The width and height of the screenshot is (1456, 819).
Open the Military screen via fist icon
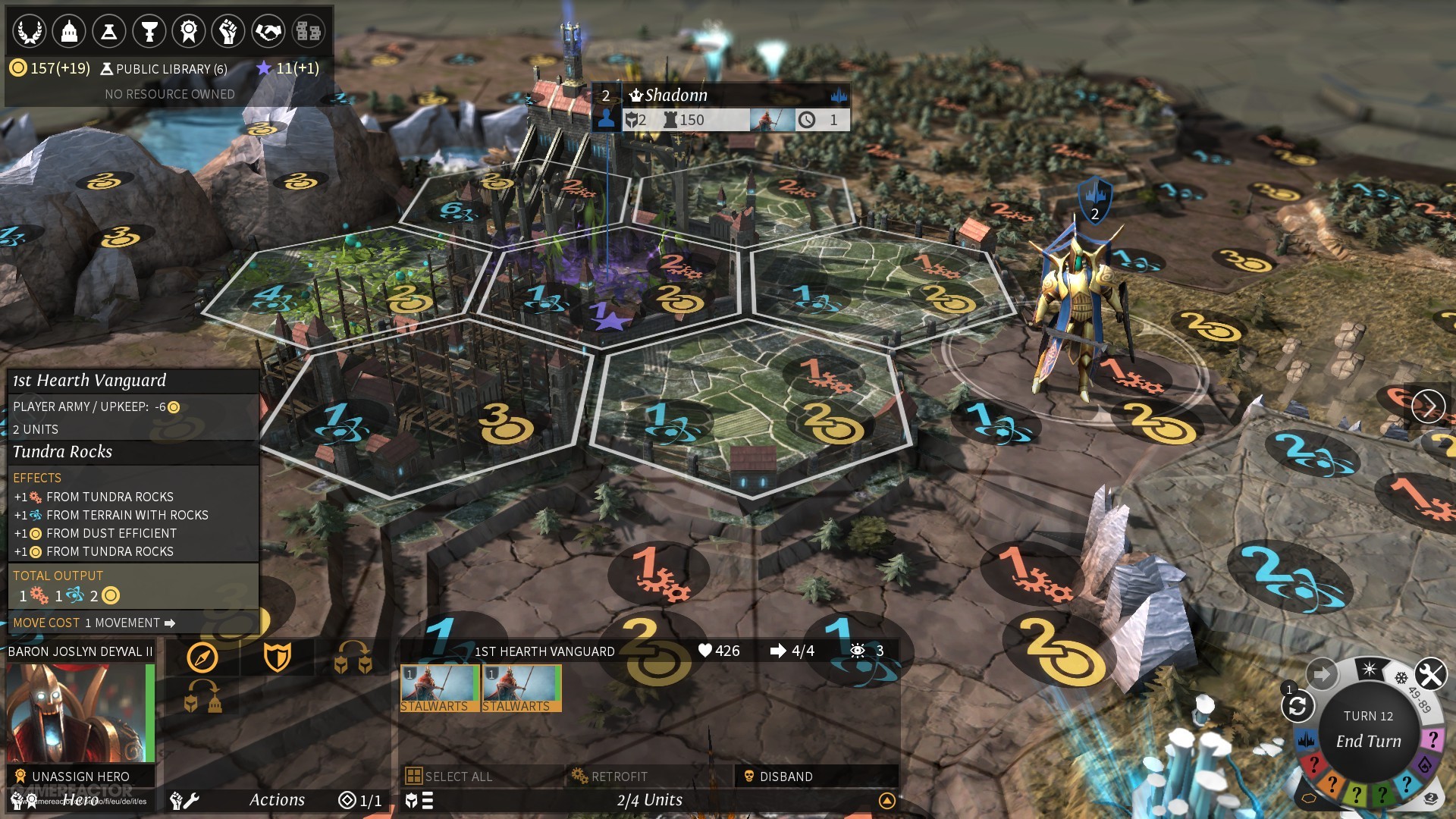click(x=228, y=31)
